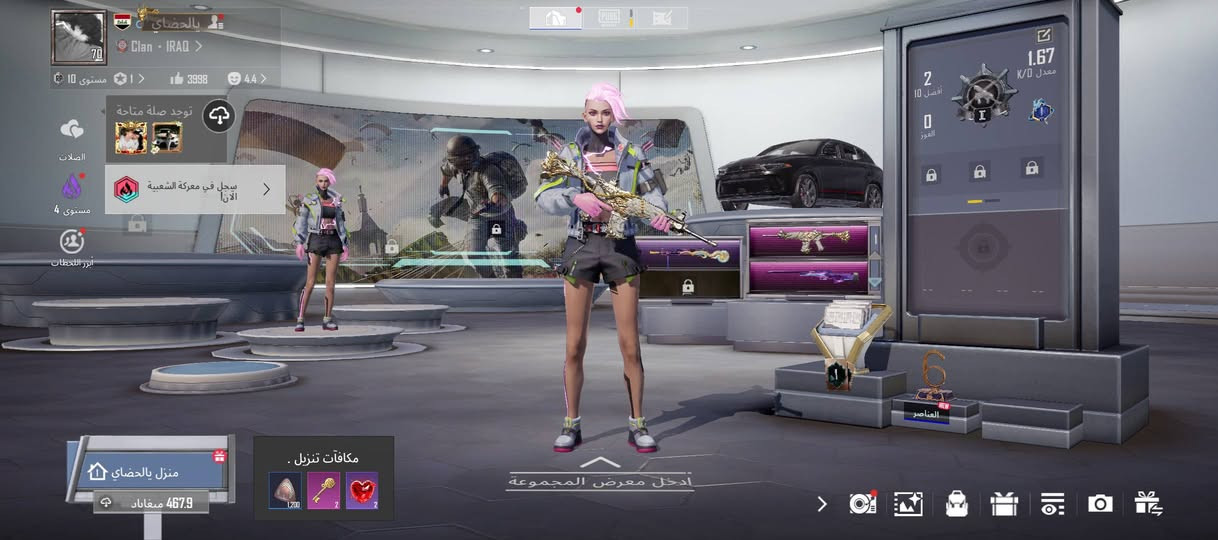This screenshot has height=540, width=1218.
Task: Open the gift exchange icon
Action: [1149, 504]
